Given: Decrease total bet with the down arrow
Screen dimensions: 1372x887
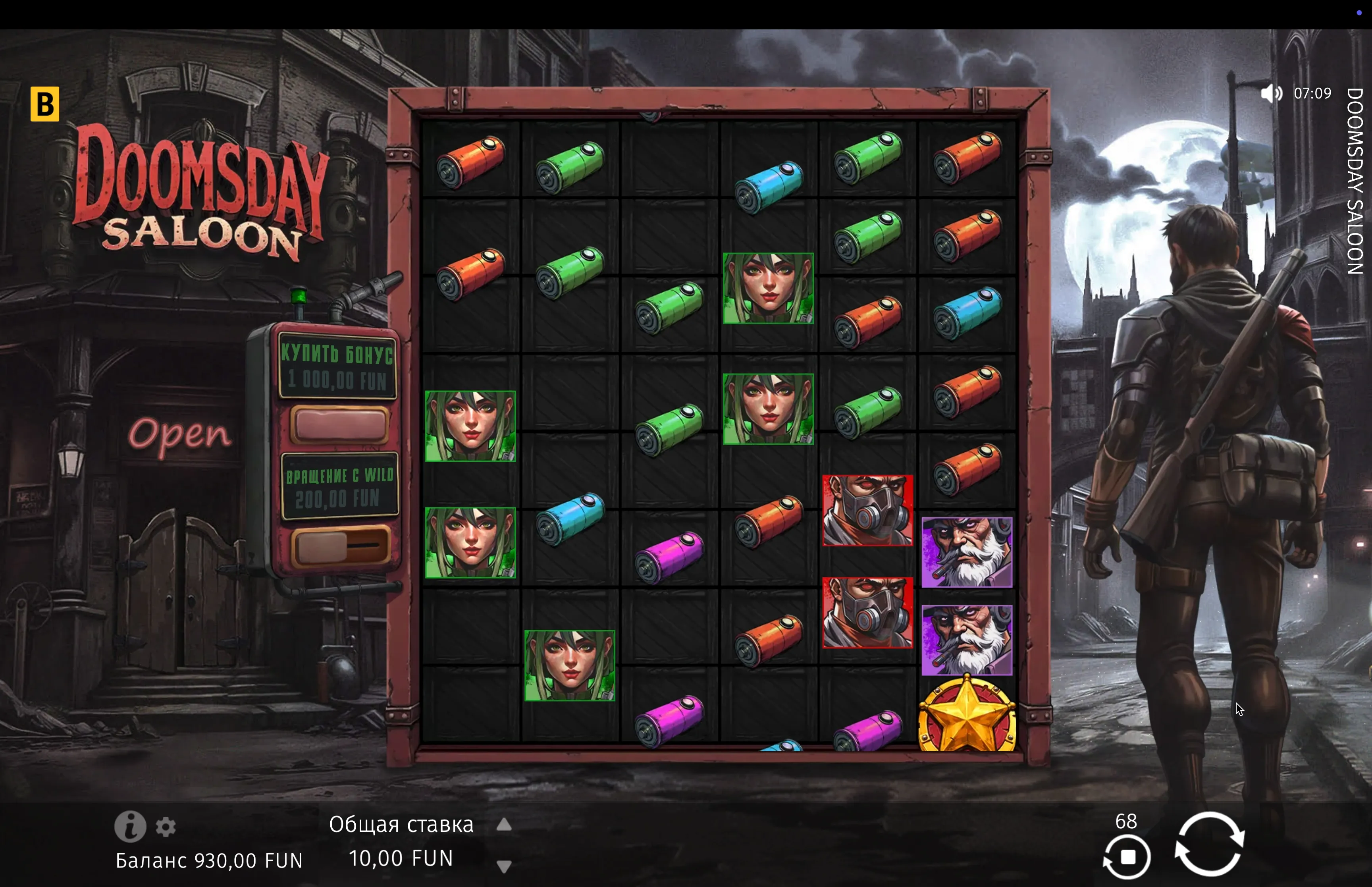Looking at the screenshot, I should pyautogui.click(x=504, y=866).
